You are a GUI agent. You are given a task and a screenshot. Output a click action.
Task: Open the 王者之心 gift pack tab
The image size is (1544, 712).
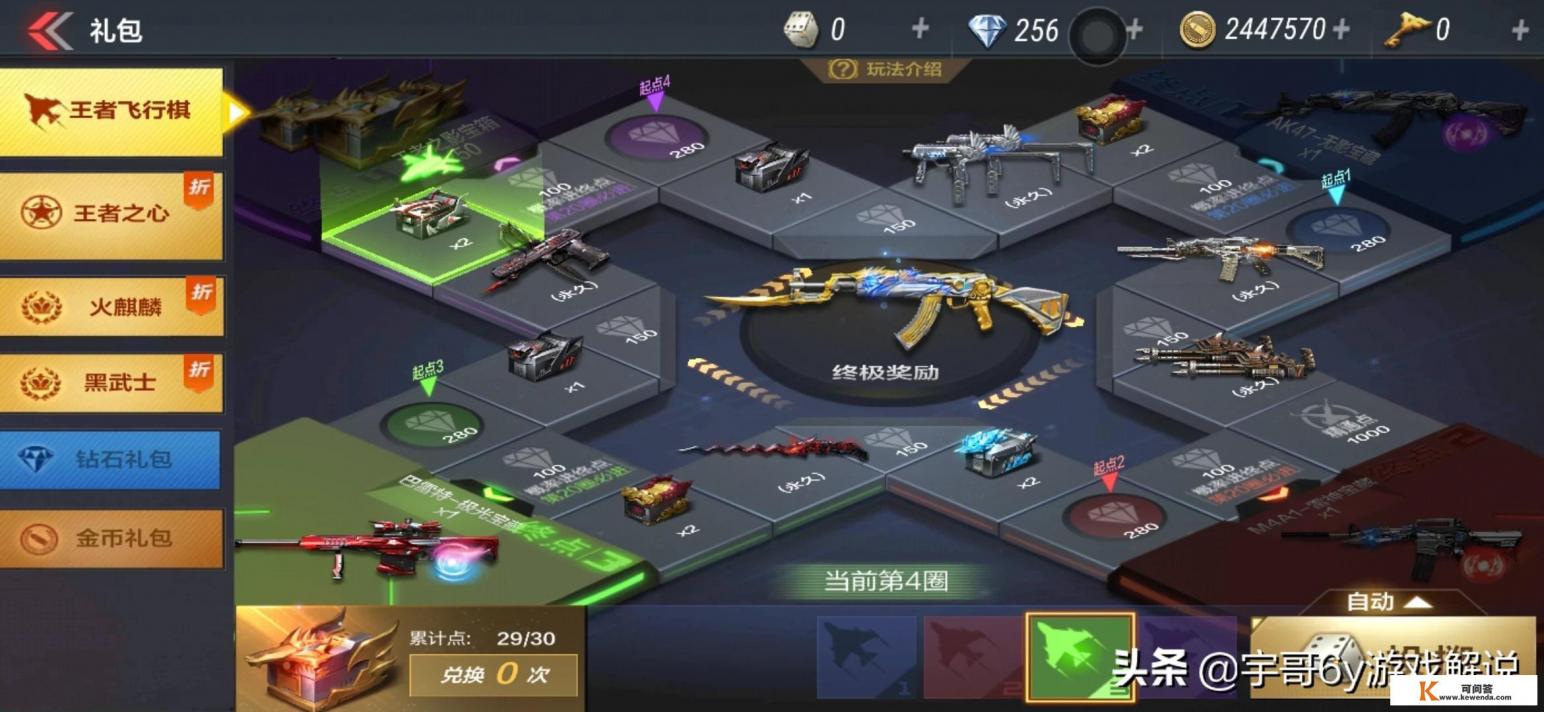[x=112, y=214]
